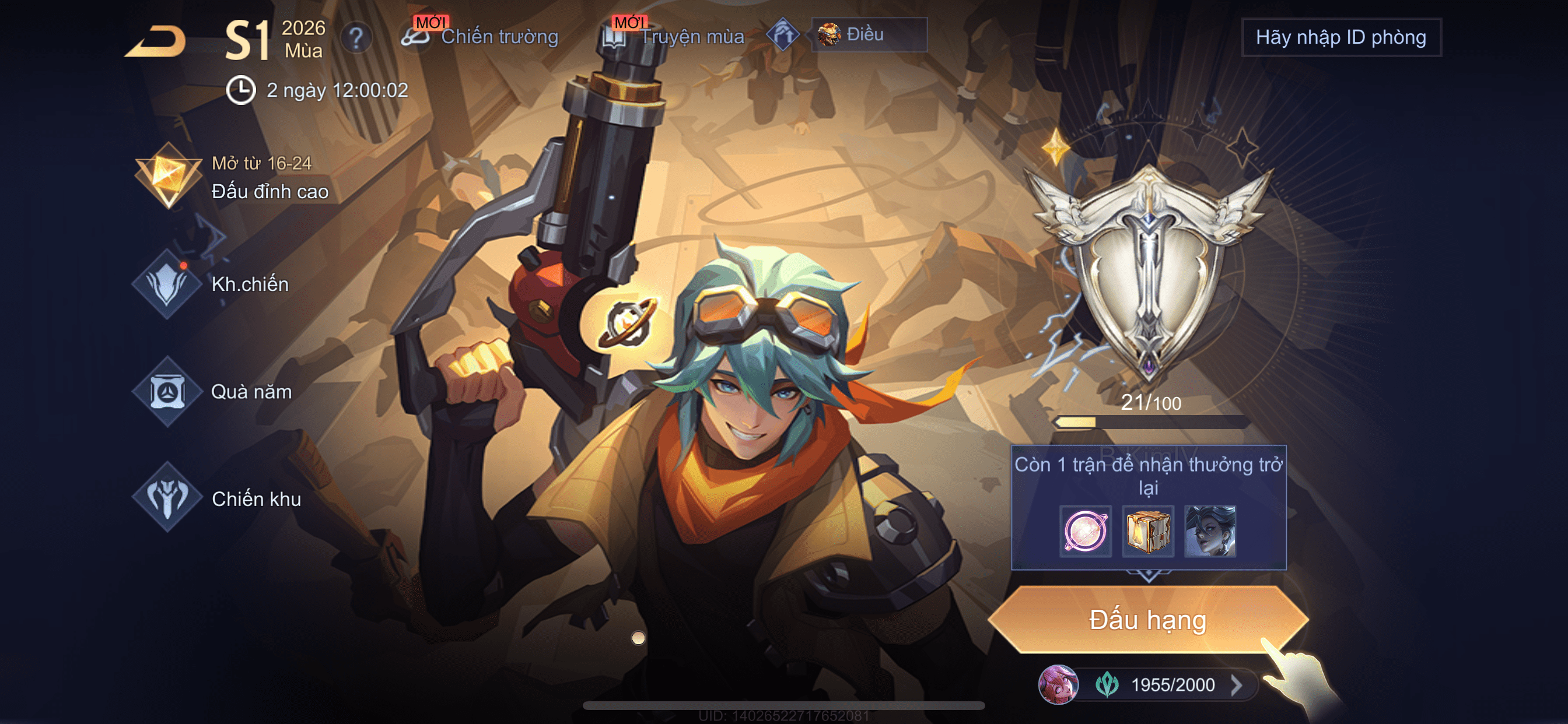Select the hero portrait reward icon
1568x724 pixels.
pos(1209,531)
